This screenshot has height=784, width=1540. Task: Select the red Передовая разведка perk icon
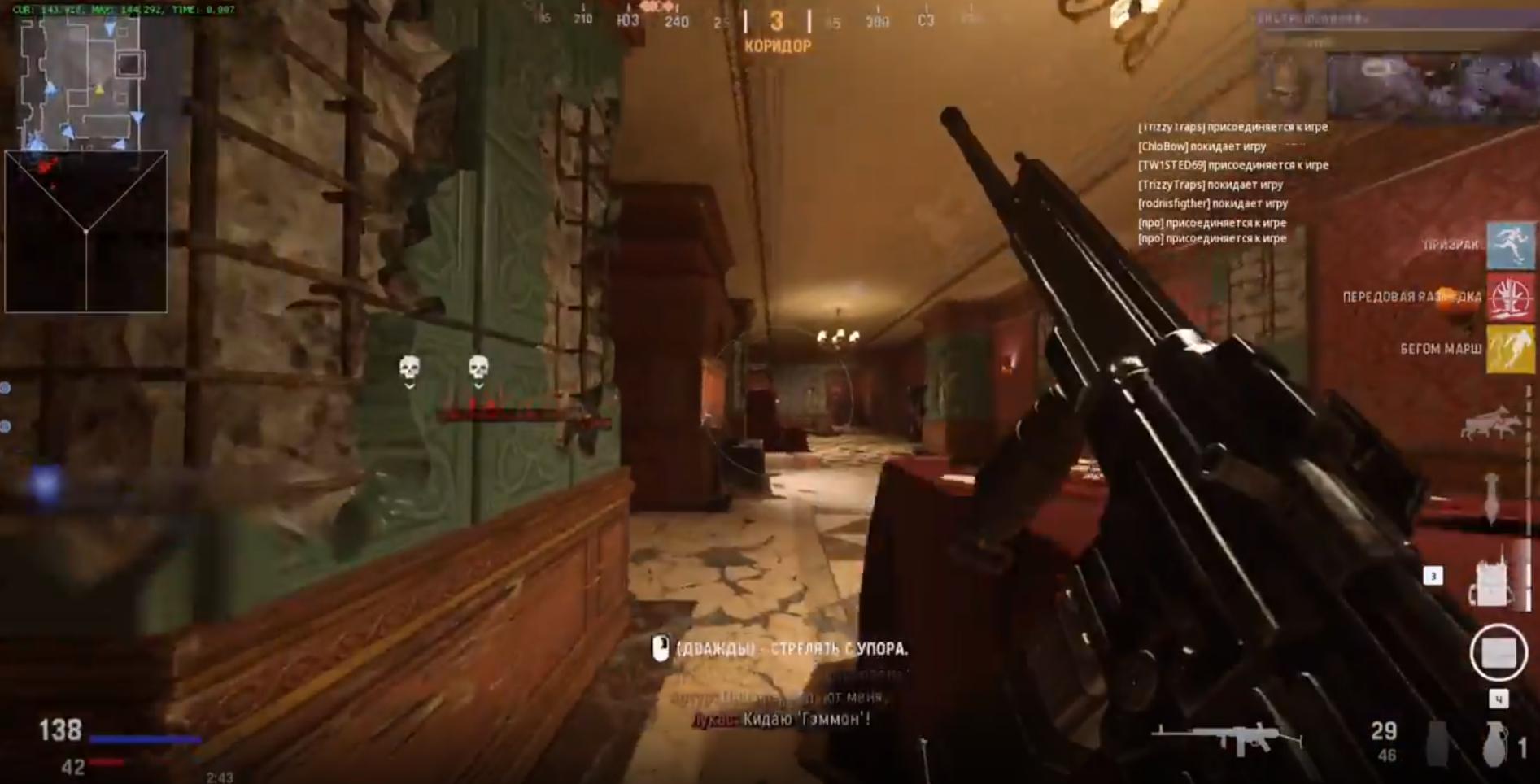pyautogui.click(x=1511, y=297)
